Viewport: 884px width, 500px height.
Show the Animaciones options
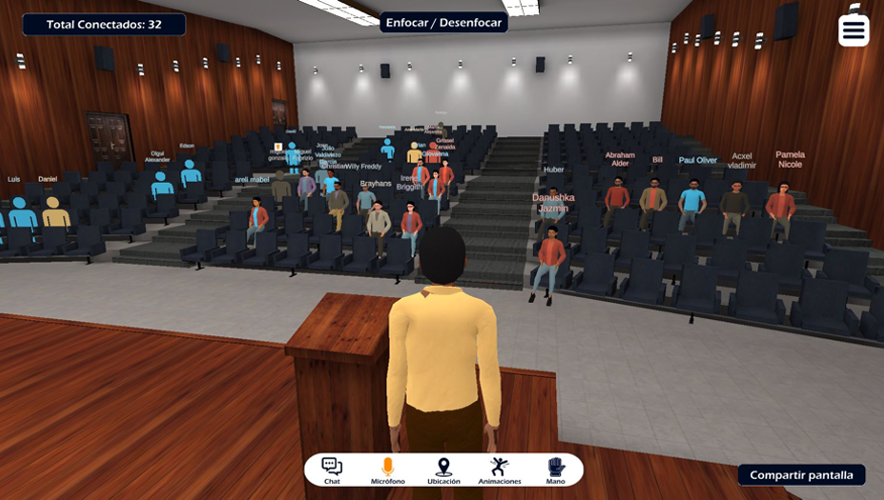pos(499,470)
